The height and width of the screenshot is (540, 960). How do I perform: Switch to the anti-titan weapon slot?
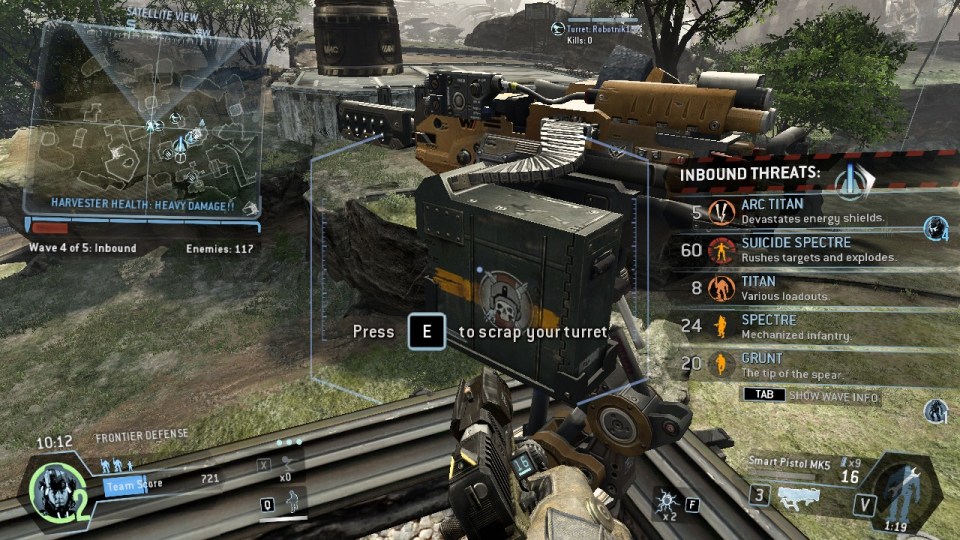point(762,495)
